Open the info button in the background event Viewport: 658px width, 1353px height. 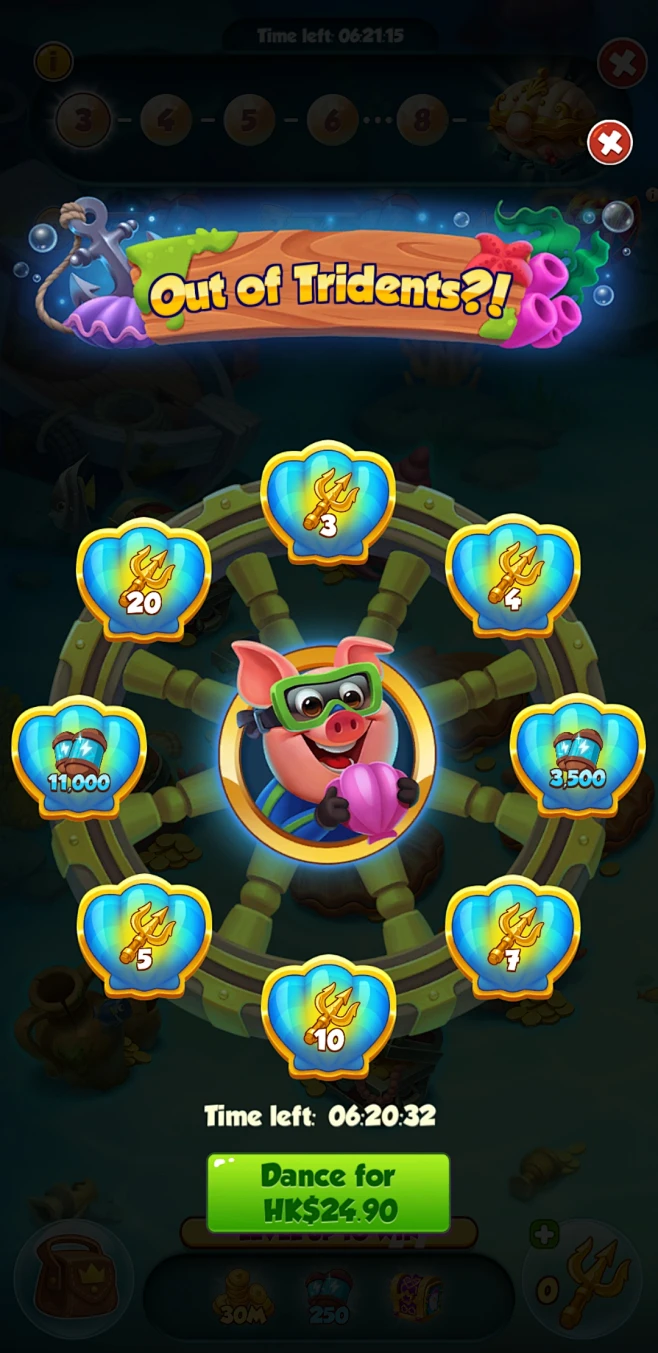pos(53,62)
